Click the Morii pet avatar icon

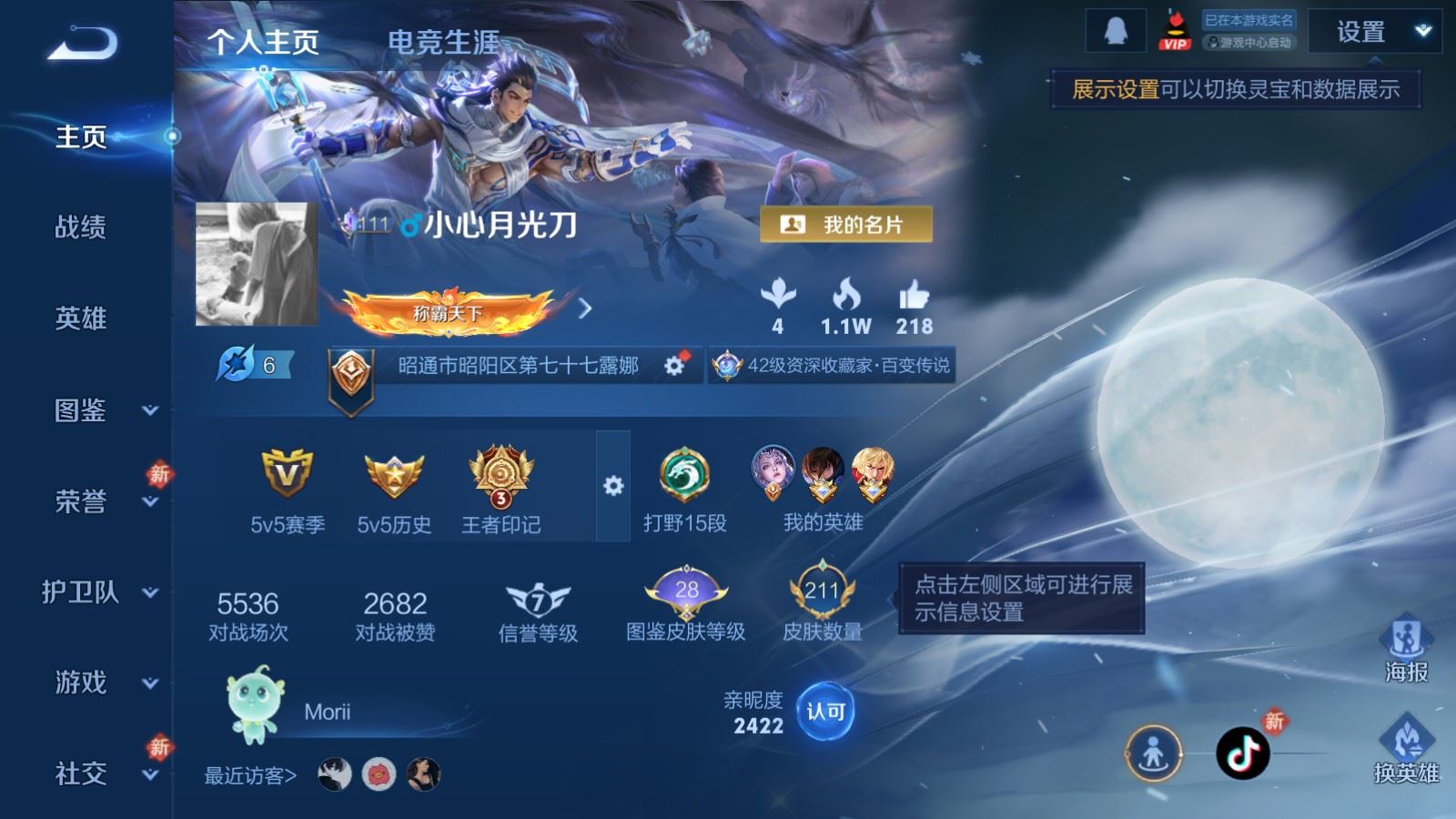(x=256, y=705)
